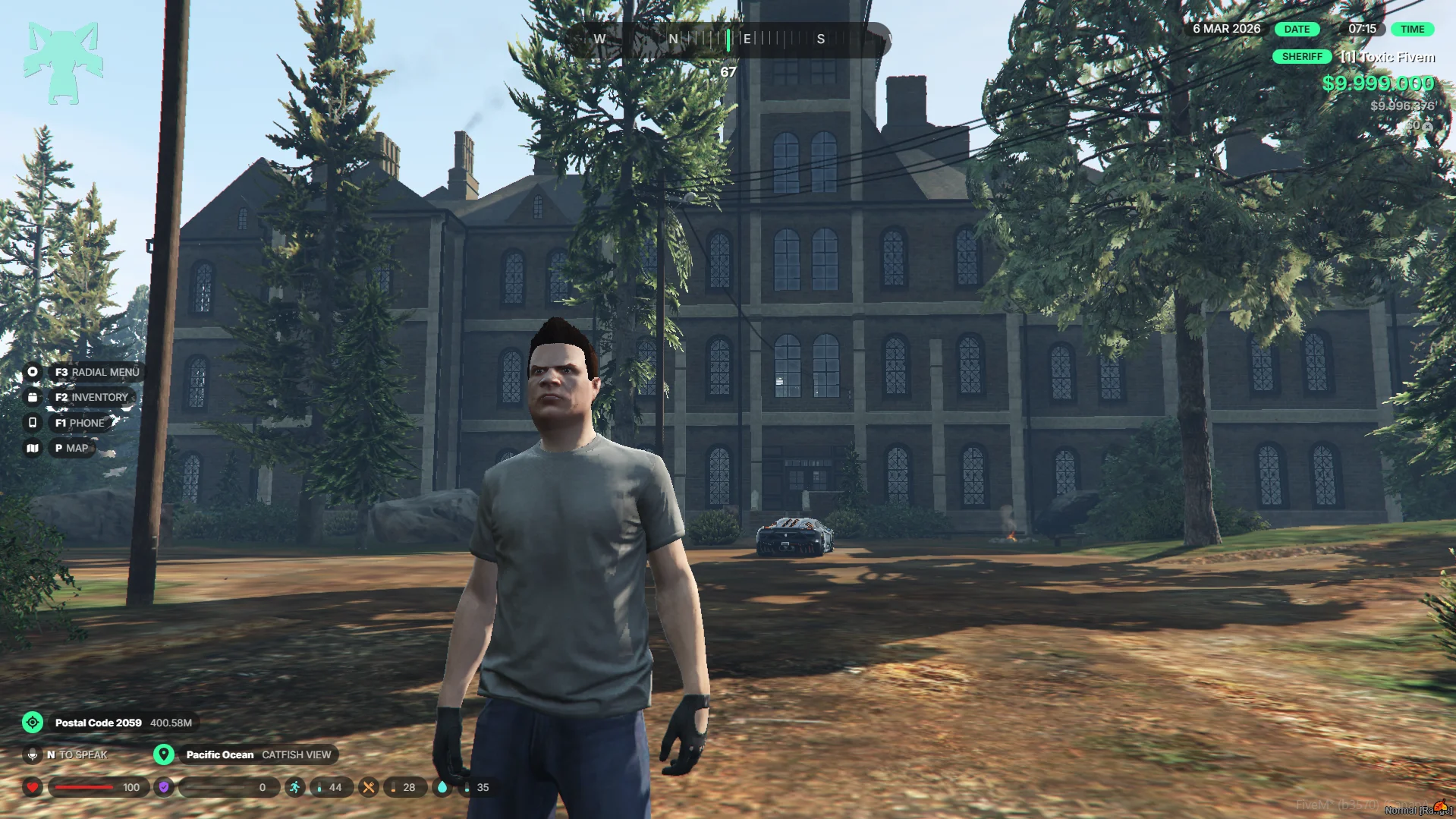Image resolution: width=1456 pixels, height=819 pixels.
Task: Open the phone icon
Action: pyautogui.click(x=33, y=423)
